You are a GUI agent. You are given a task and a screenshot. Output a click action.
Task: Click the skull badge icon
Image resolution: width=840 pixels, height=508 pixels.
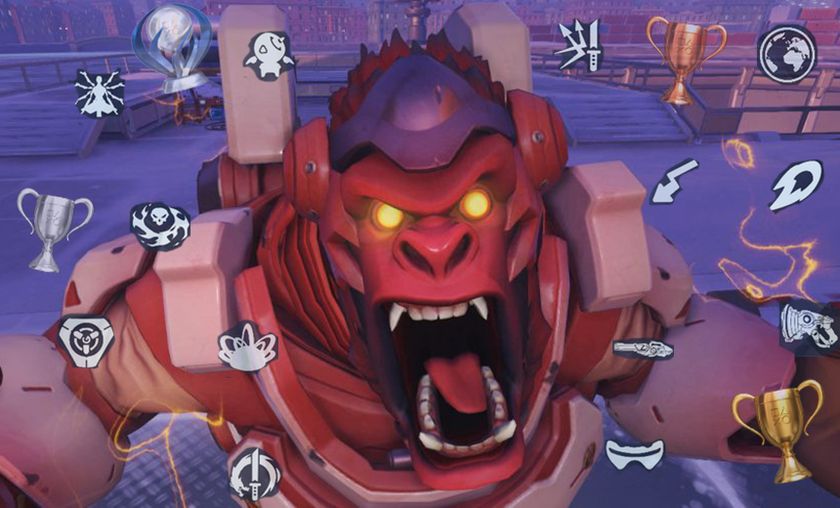point(160,226)
